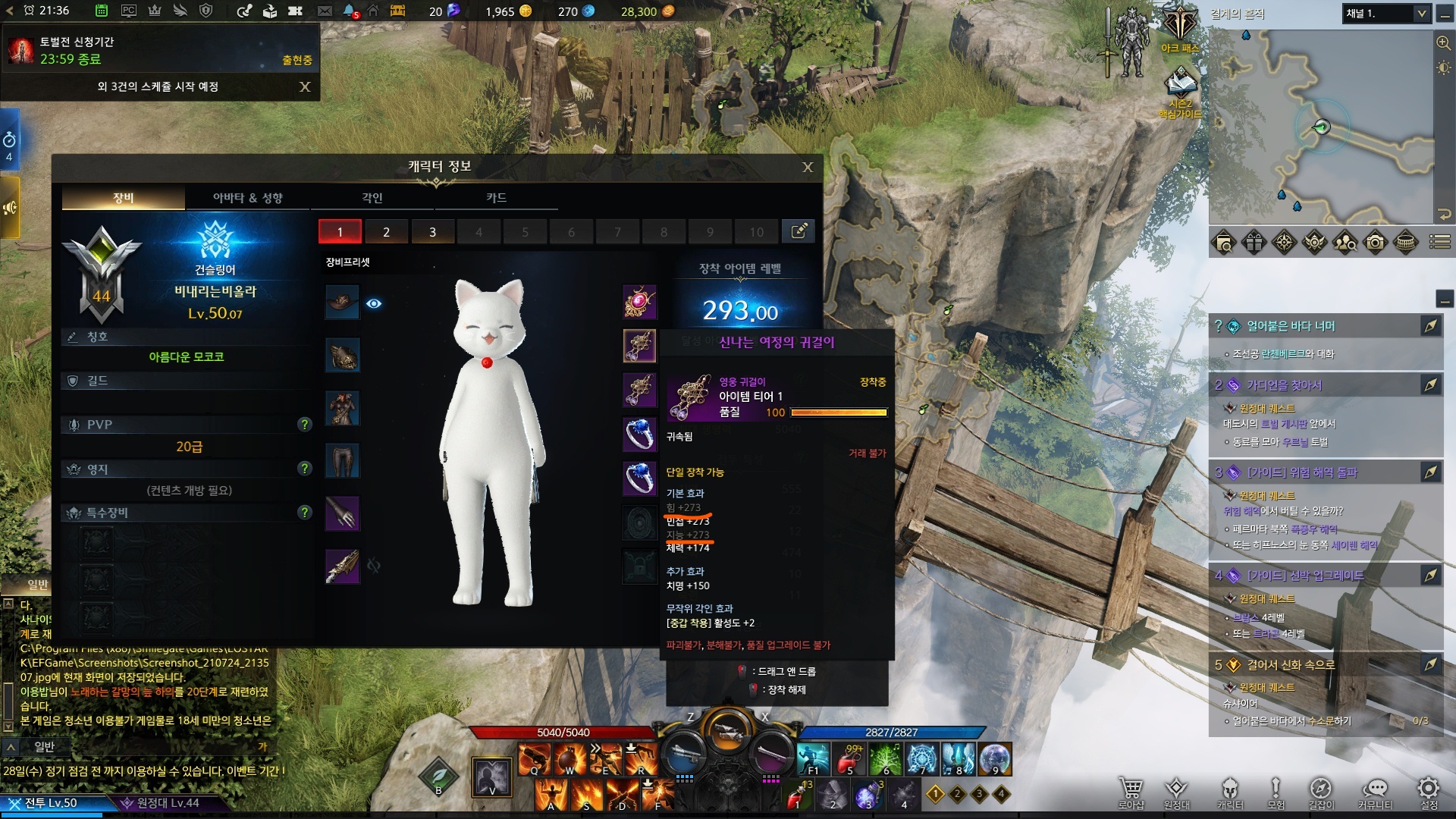
Task: Switch to the 카드 tab
Action: click(x=496, y=198)
